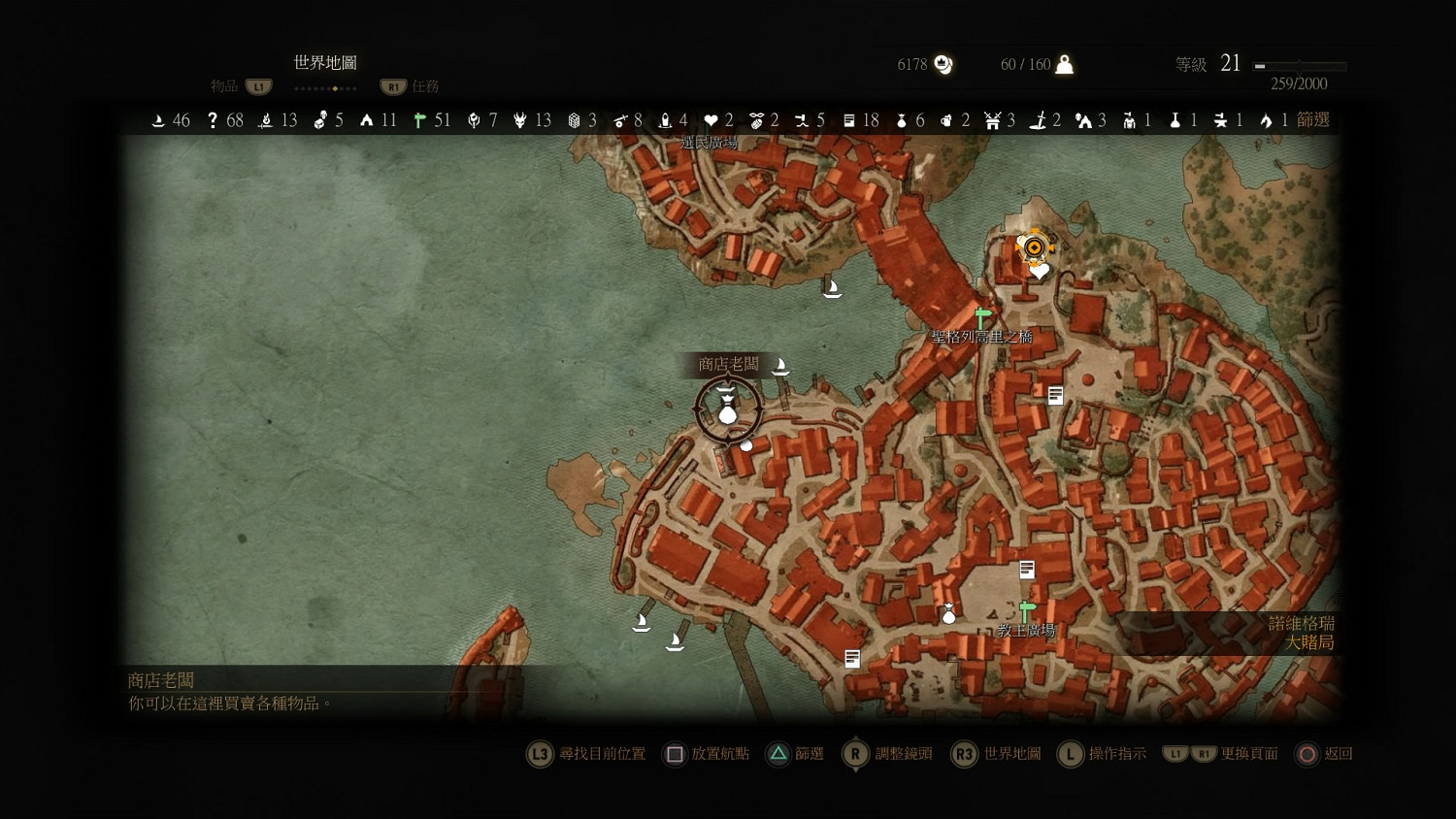Choose the shopkeeper pouch filter icon
The height and width of the screenshot is (819, 1456).
pyautogui.click(x=902, y=120)
